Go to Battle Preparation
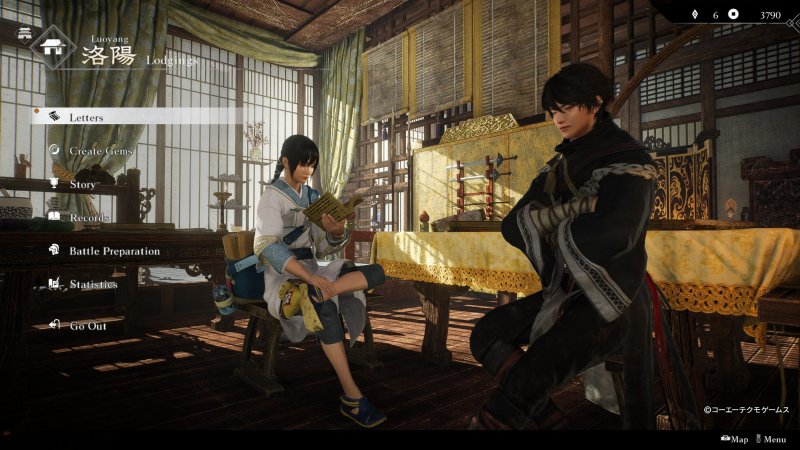Screen dimensions: 800x450 [x=114, y=251]
